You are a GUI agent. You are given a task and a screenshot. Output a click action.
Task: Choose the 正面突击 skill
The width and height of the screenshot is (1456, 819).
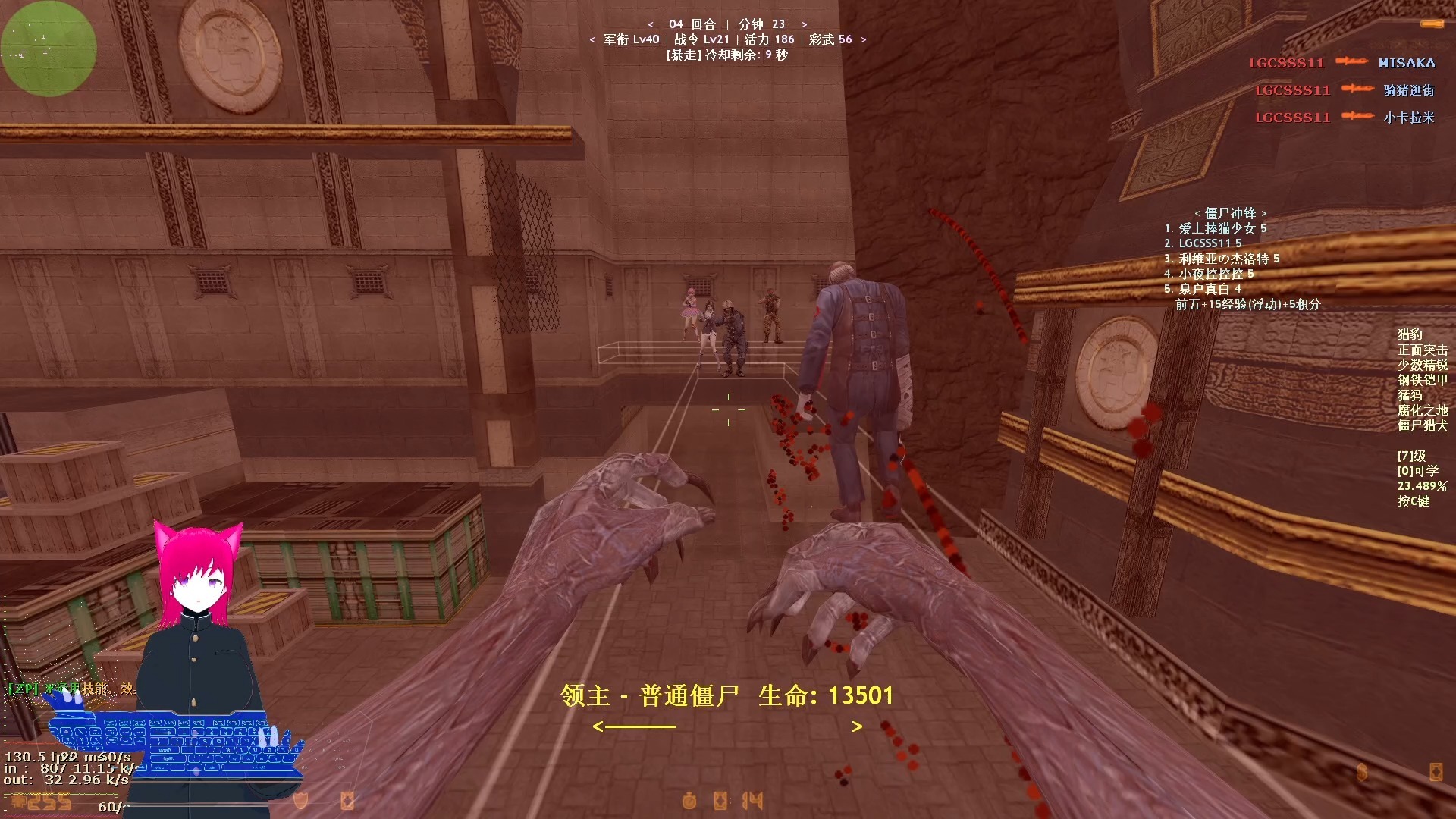click(x=1422, y=350)
